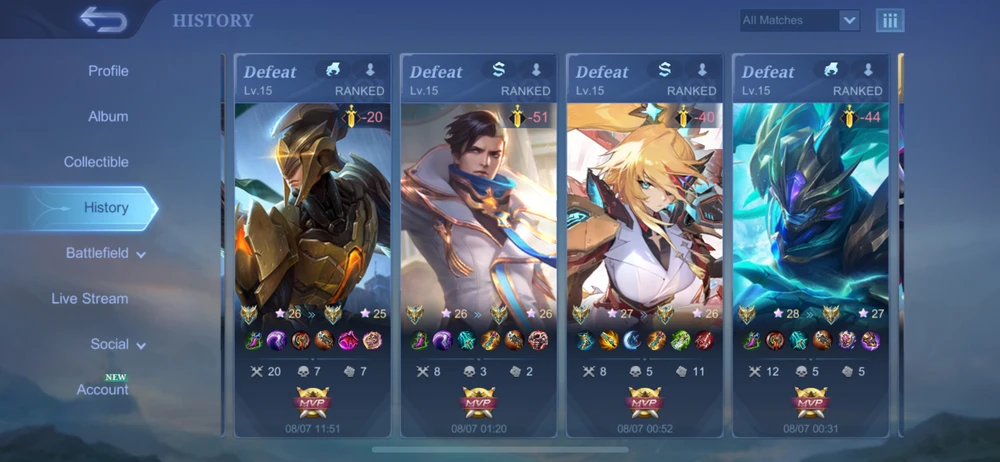Download replay of the -20 points match
This screenshot has height=462, width=1000.
pos(370,70)
